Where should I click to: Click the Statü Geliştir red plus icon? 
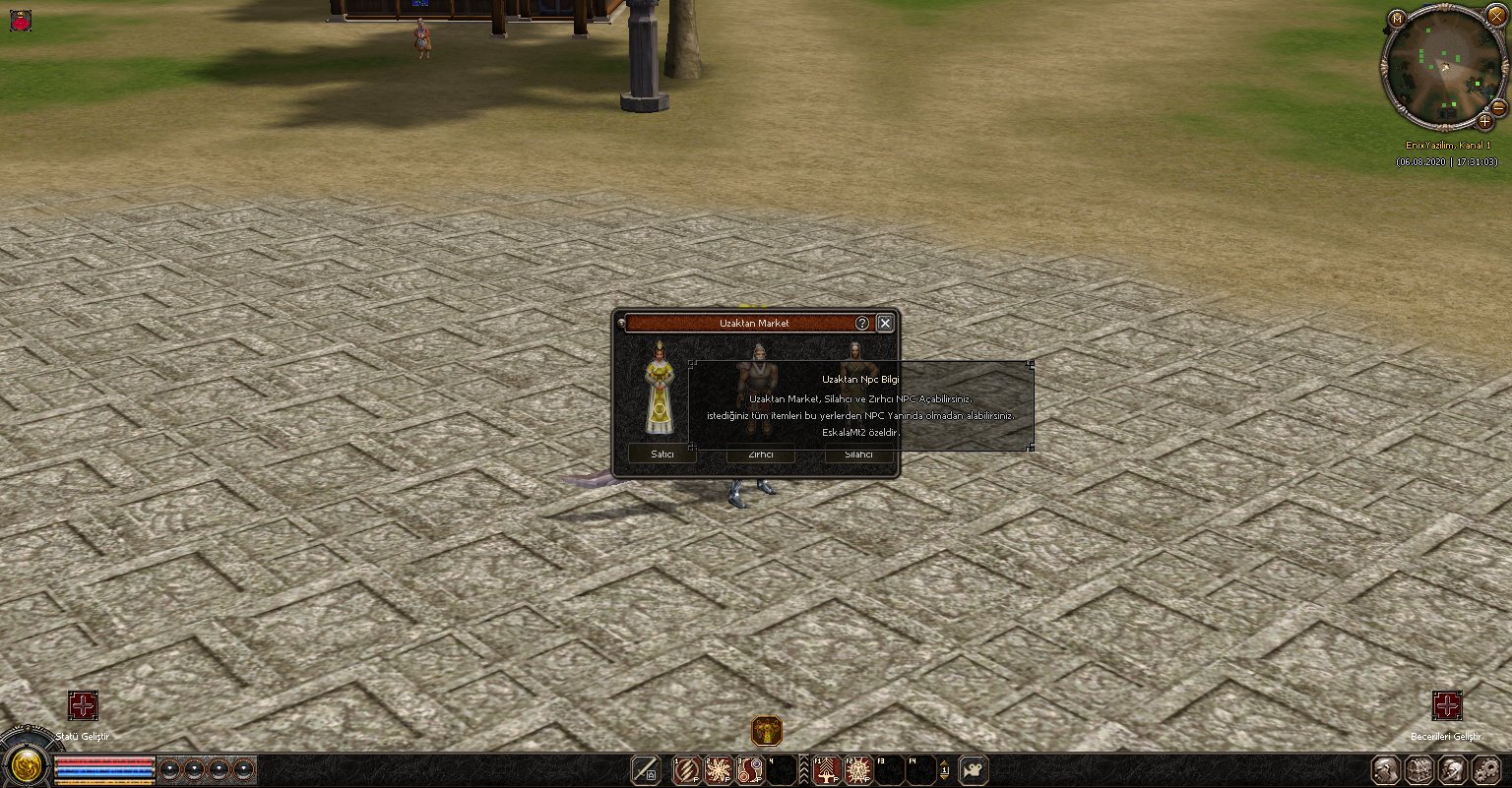coord(83,705)
